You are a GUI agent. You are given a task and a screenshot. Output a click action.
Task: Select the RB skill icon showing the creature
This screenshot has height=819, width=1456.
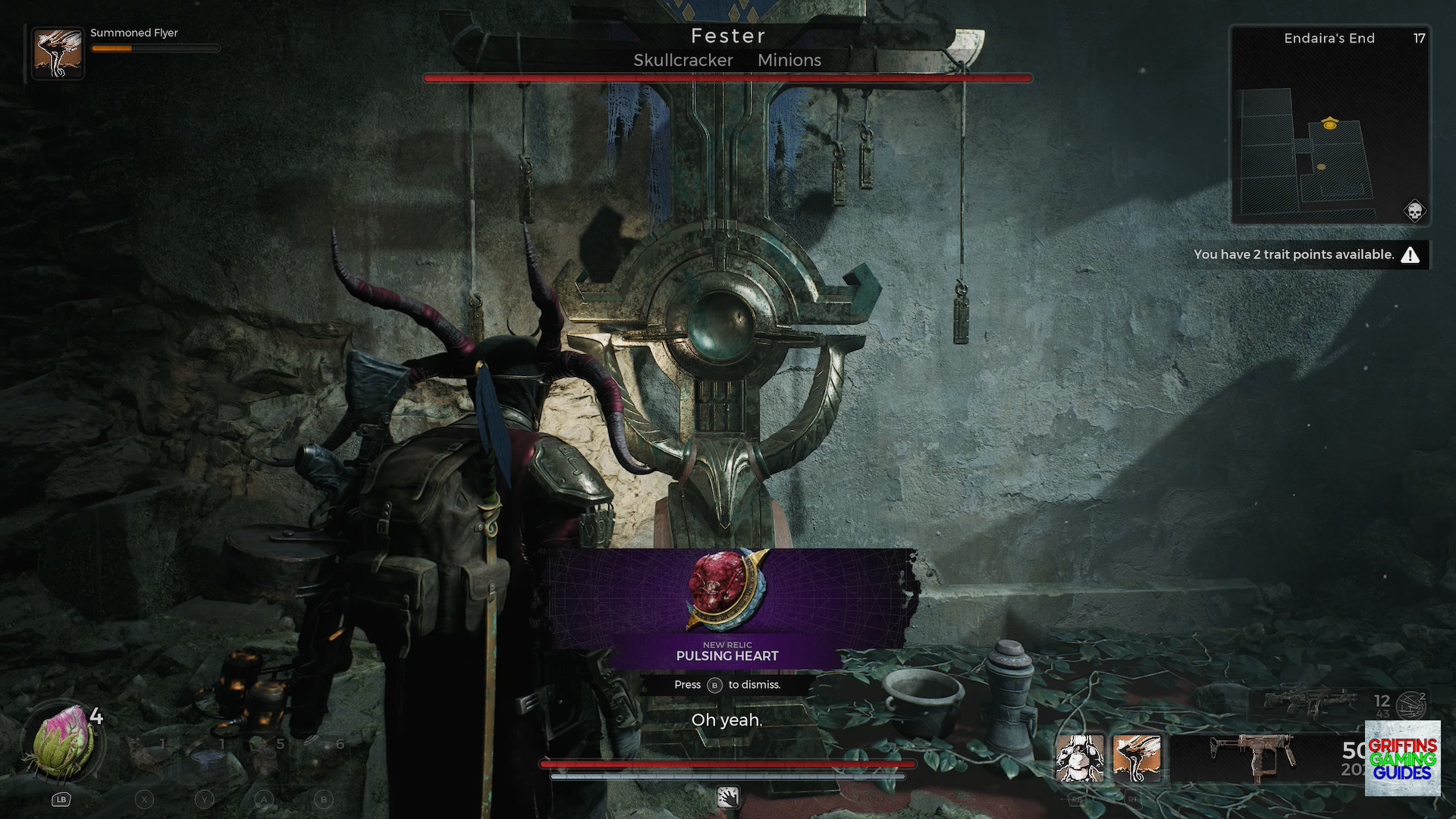[x=1078, y=758]
